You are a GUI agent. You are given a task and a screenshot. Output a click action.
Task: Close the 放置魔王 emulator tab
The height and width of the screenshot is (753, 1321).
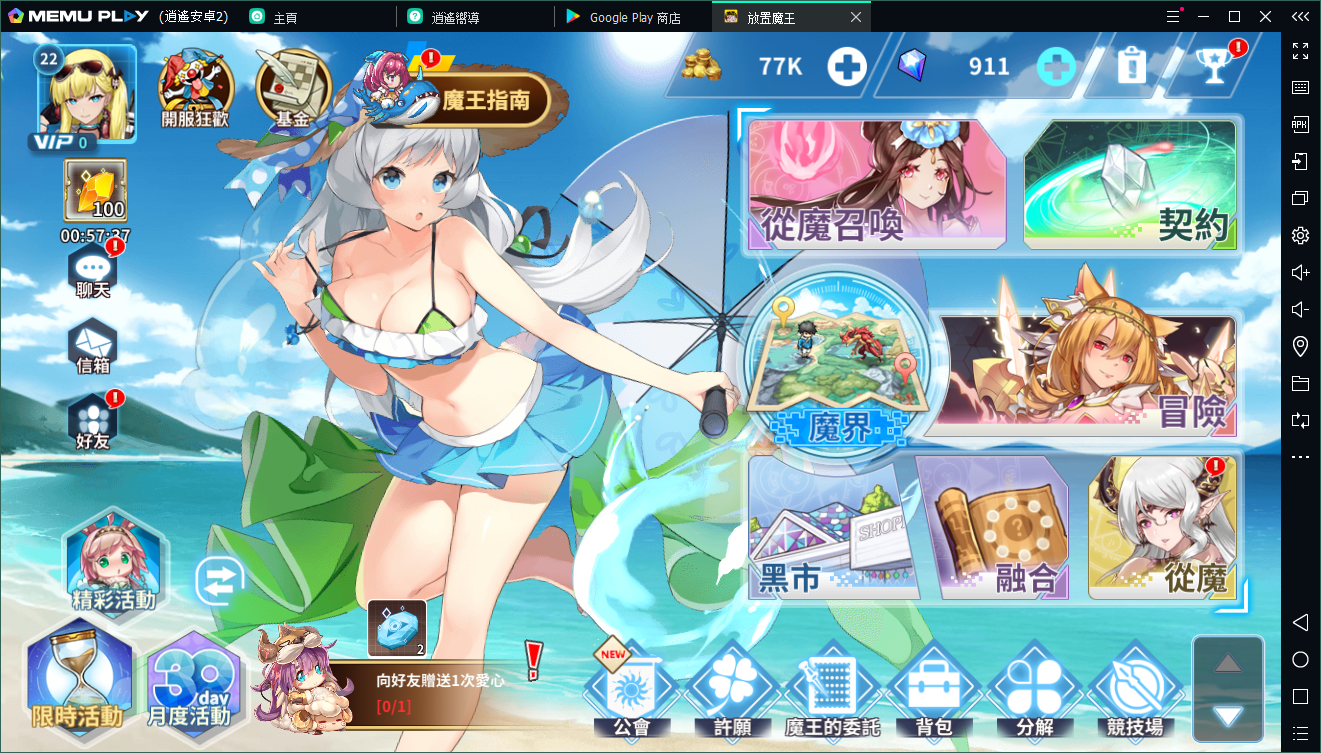tap(855, 17)
